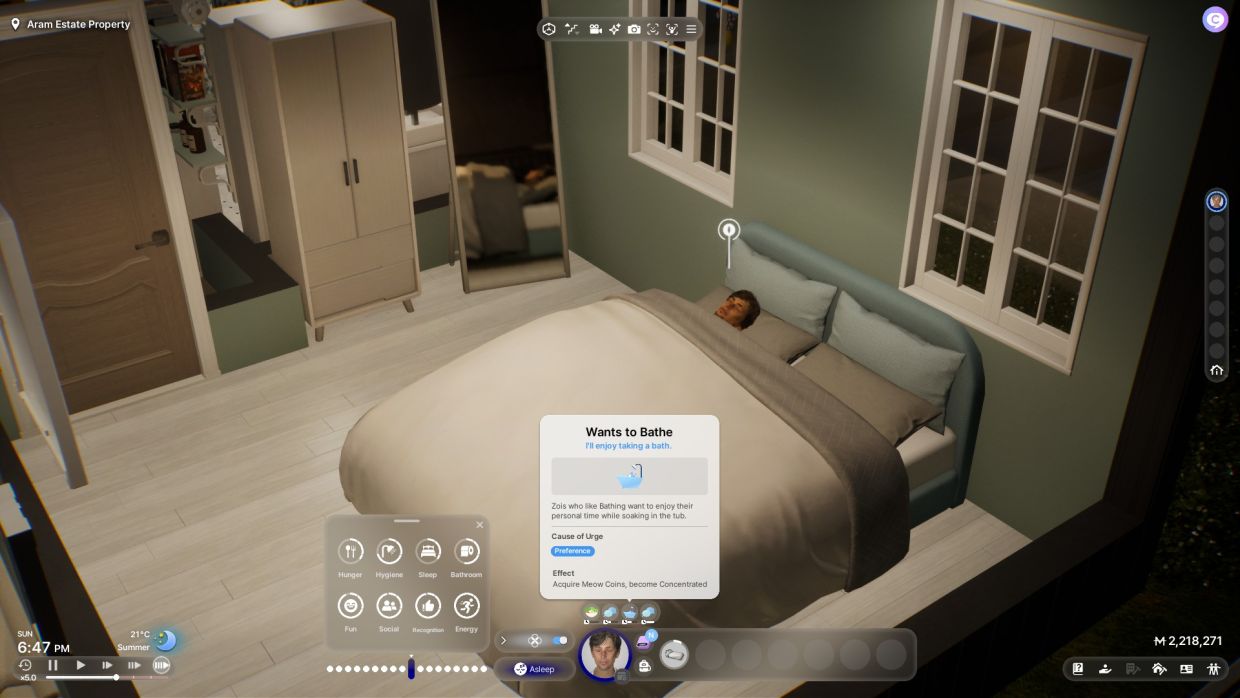Set game to normal play speed

click(81, 665)
